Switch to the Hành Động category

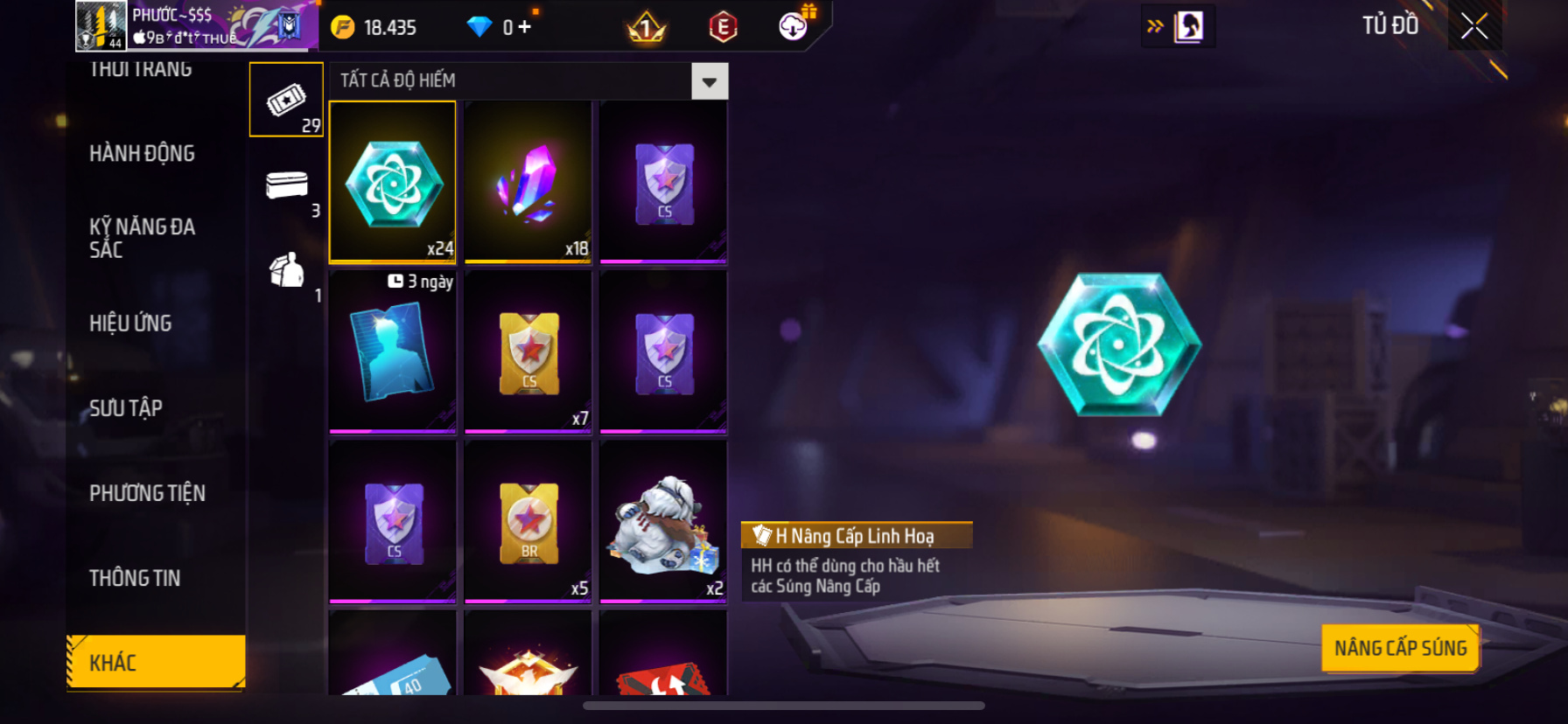[142, 154]
